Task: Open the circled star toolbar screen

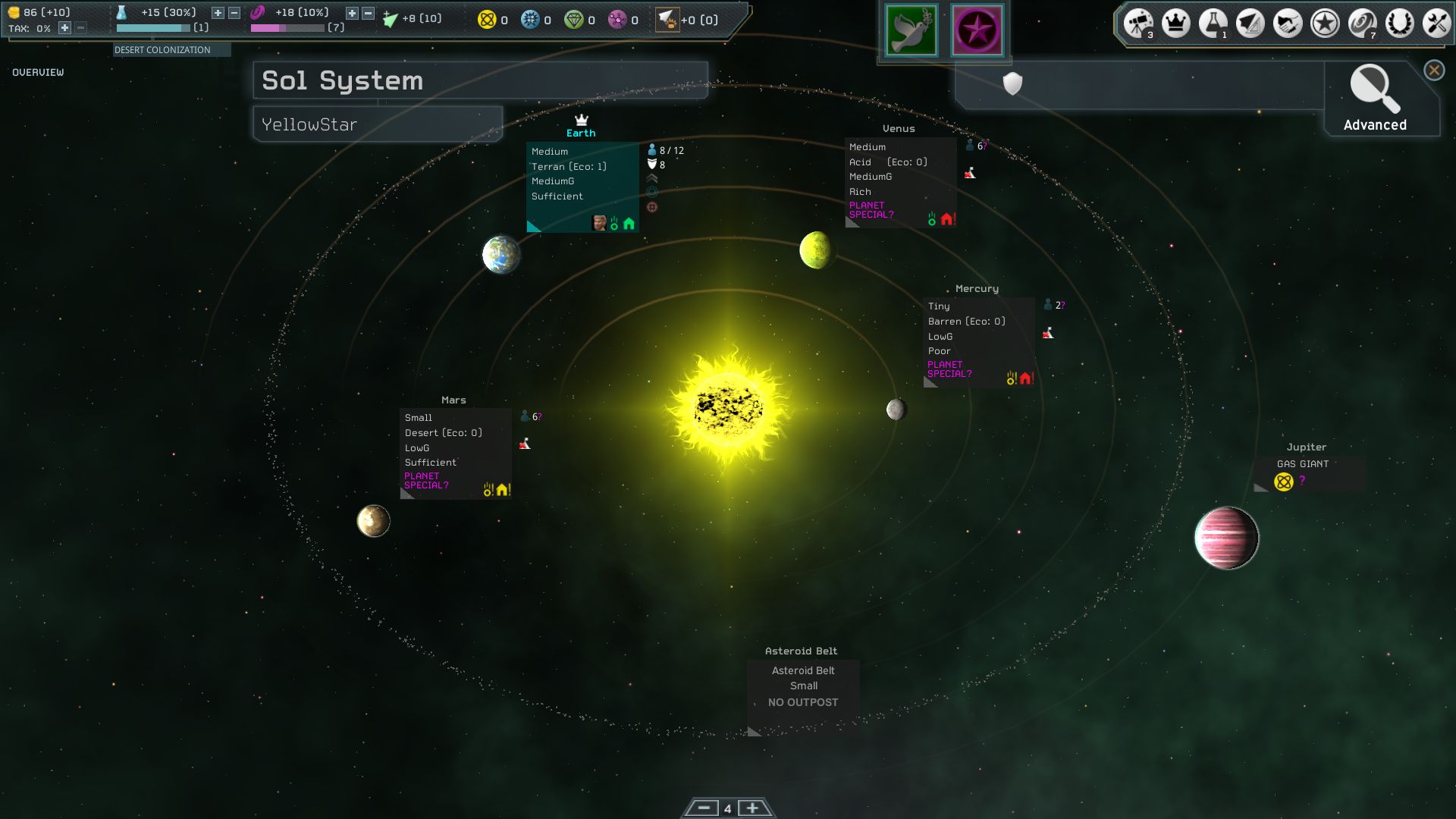Action: pyautogui.click(x=1325, y=24)
